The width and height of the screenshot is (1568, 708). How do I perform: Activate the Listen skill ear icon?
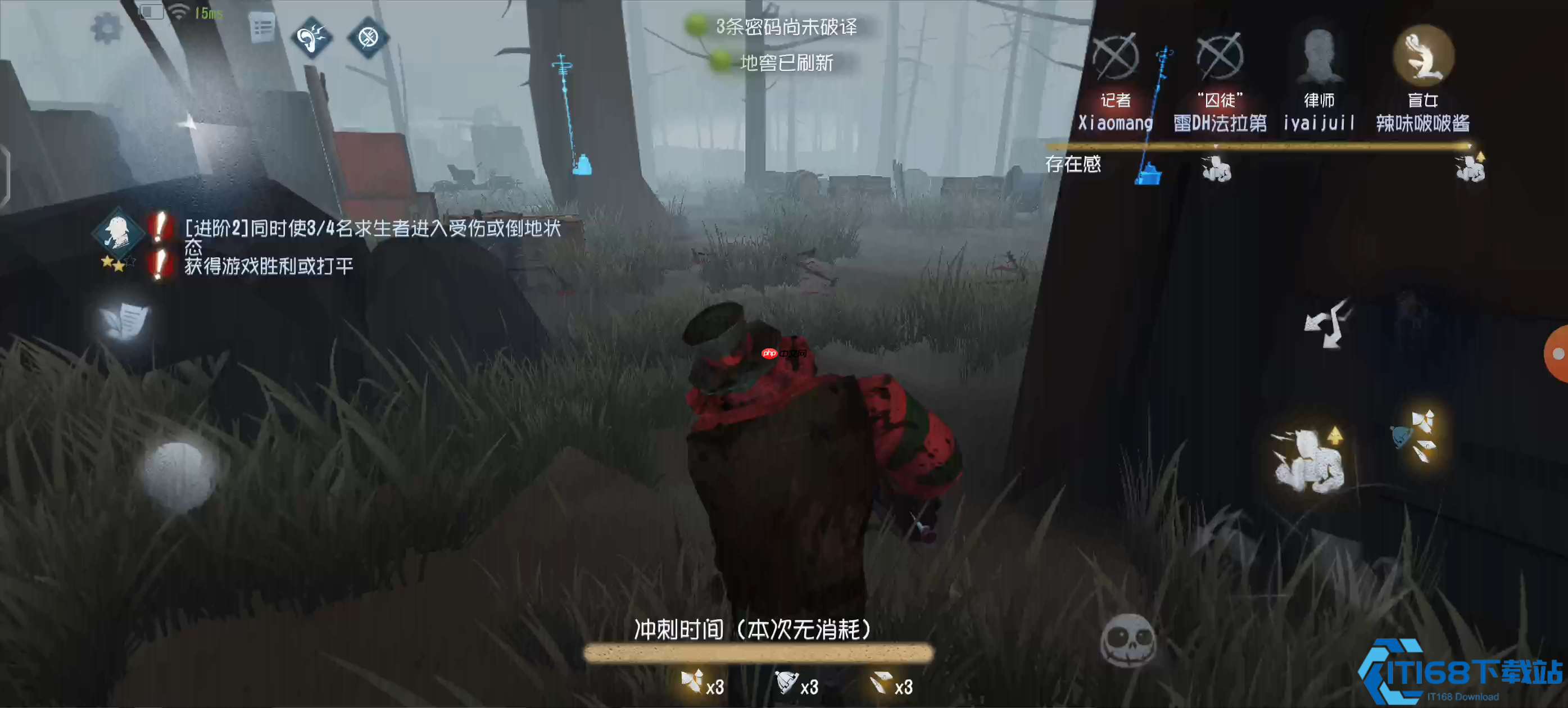tap(313, 38)
